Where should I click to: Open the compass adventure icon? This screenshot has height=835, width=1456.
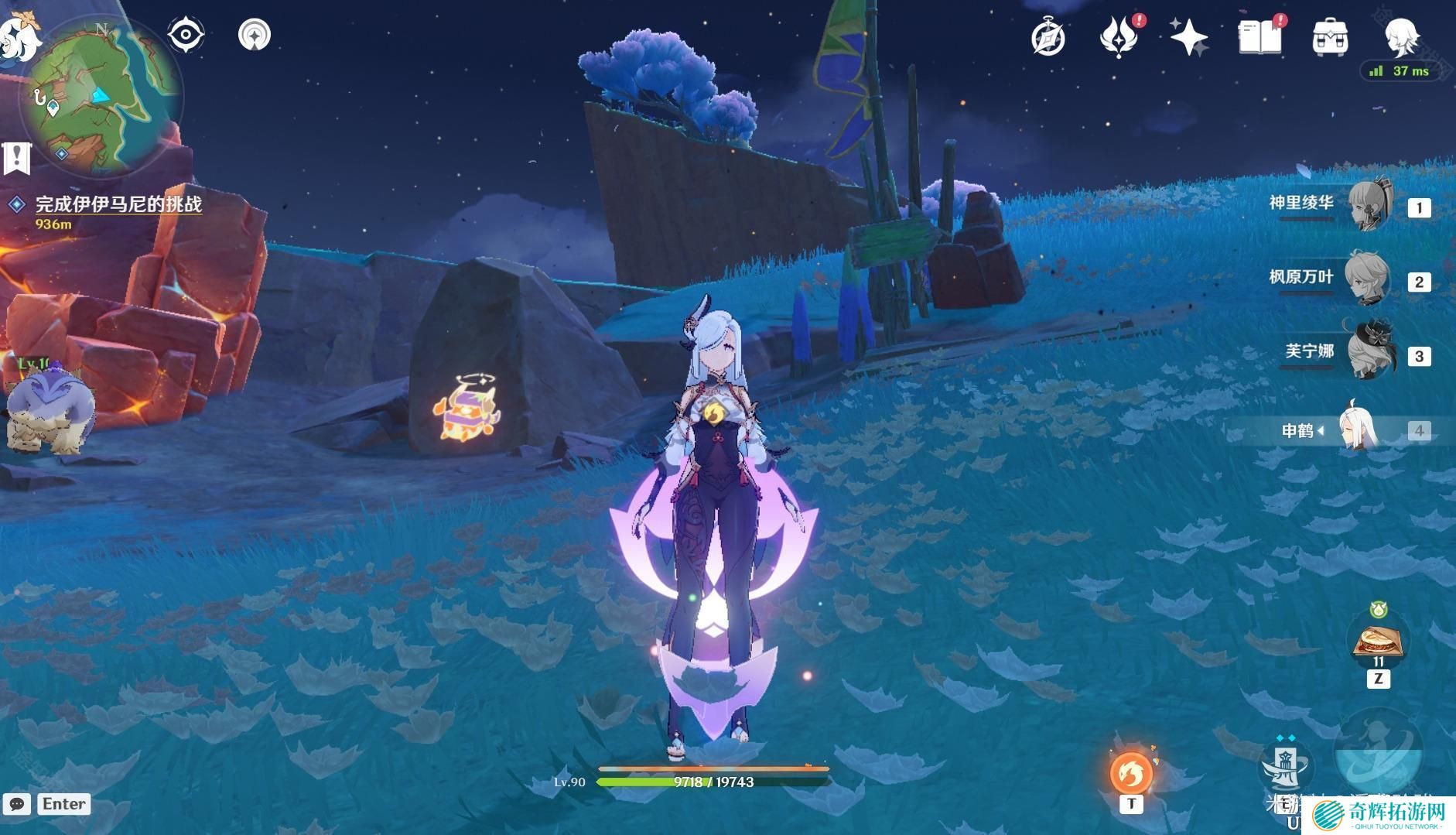coord(1048,38)
